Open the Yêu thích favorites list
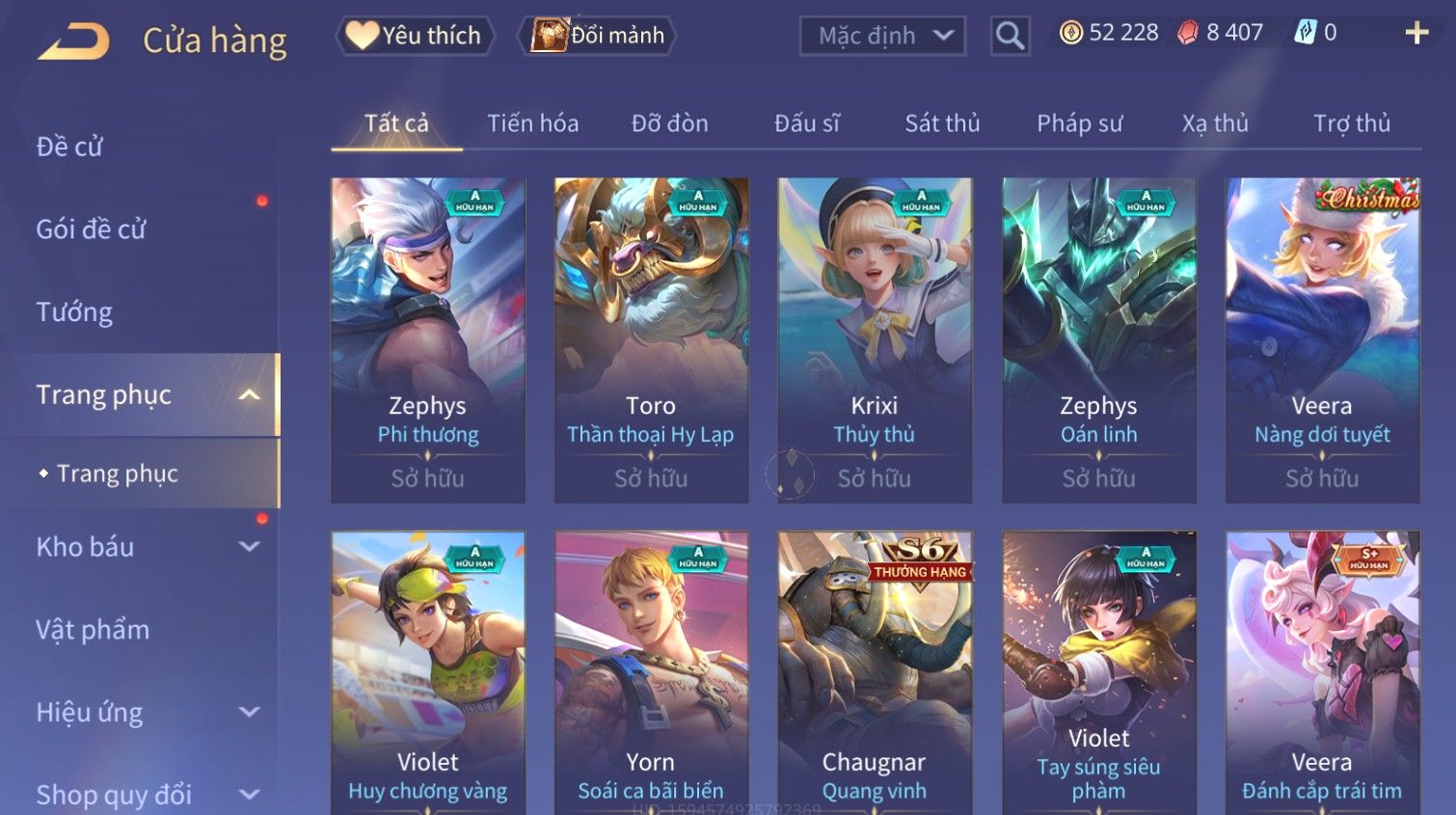Screen dimensions: 1456x815 click(x=415, y=36)
